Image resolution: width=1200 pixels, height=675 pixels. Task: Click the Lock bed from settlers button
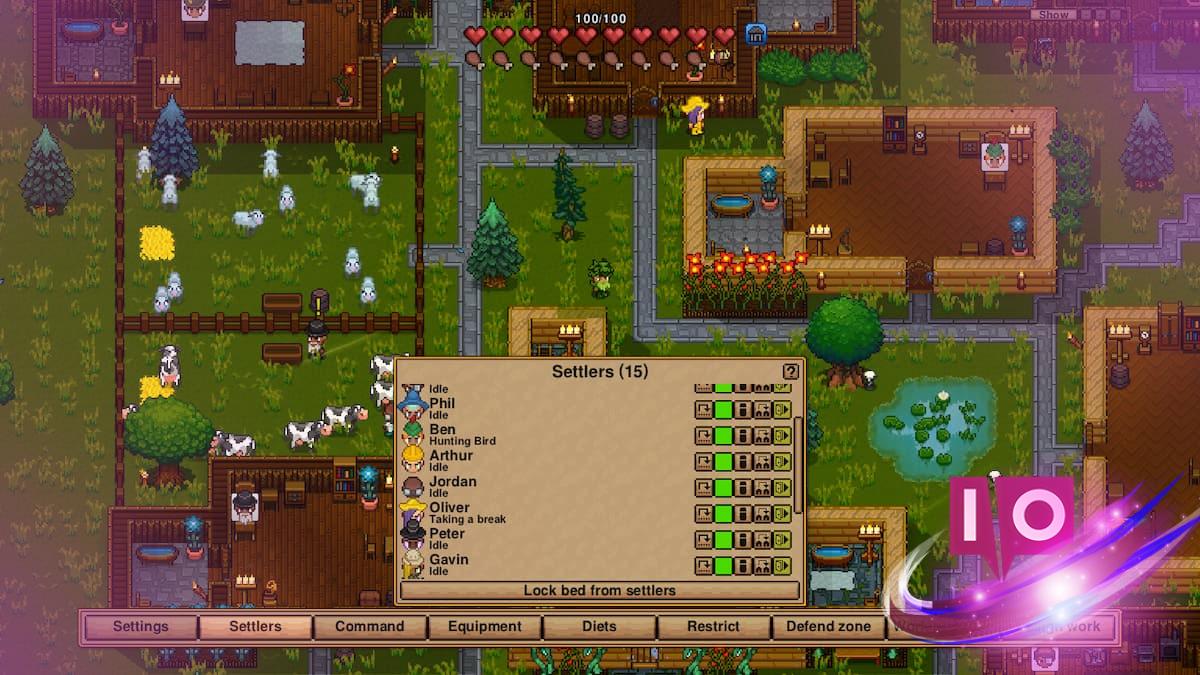click(x=599, y=591)
